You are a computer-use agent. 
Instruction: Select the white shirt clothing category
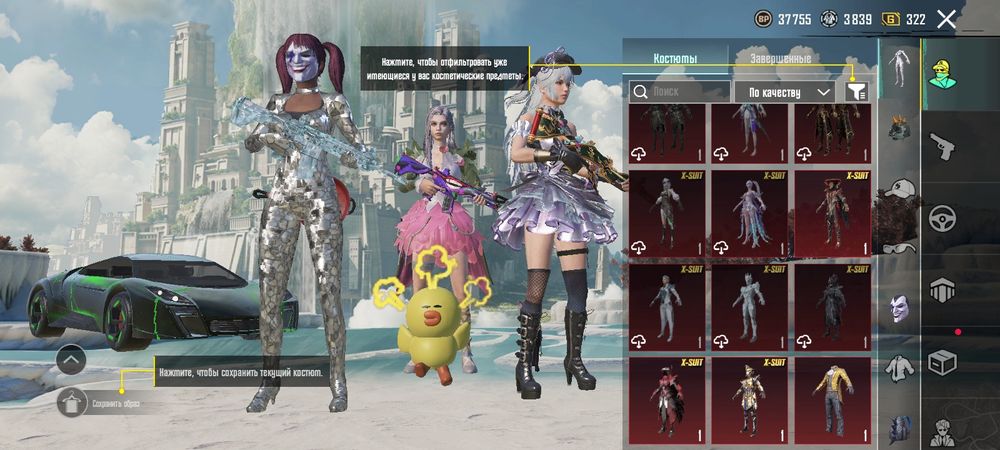click(x=898, y=368)
